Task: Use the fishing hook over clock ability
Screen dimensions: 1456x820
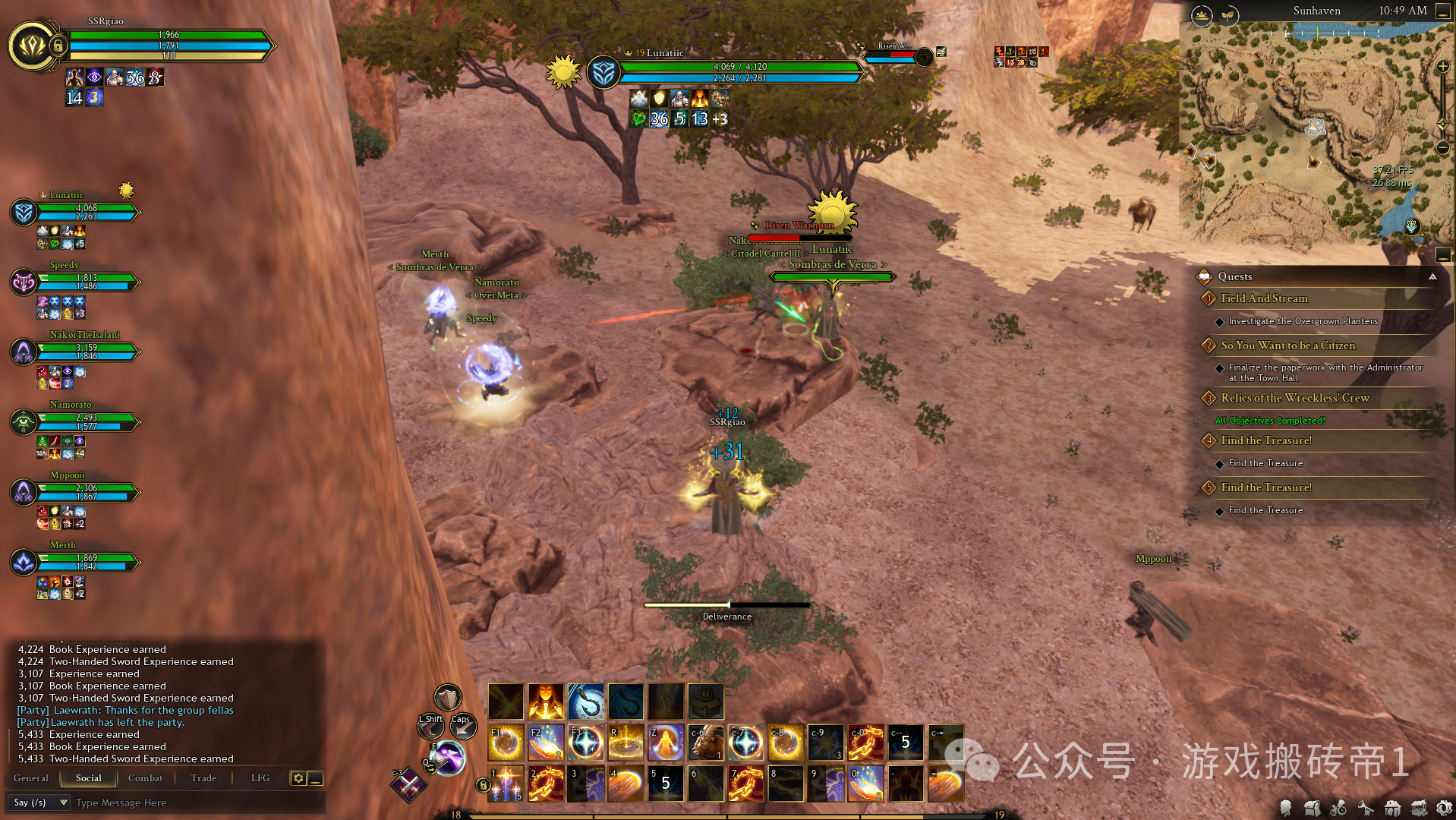Action: (586, 702)
